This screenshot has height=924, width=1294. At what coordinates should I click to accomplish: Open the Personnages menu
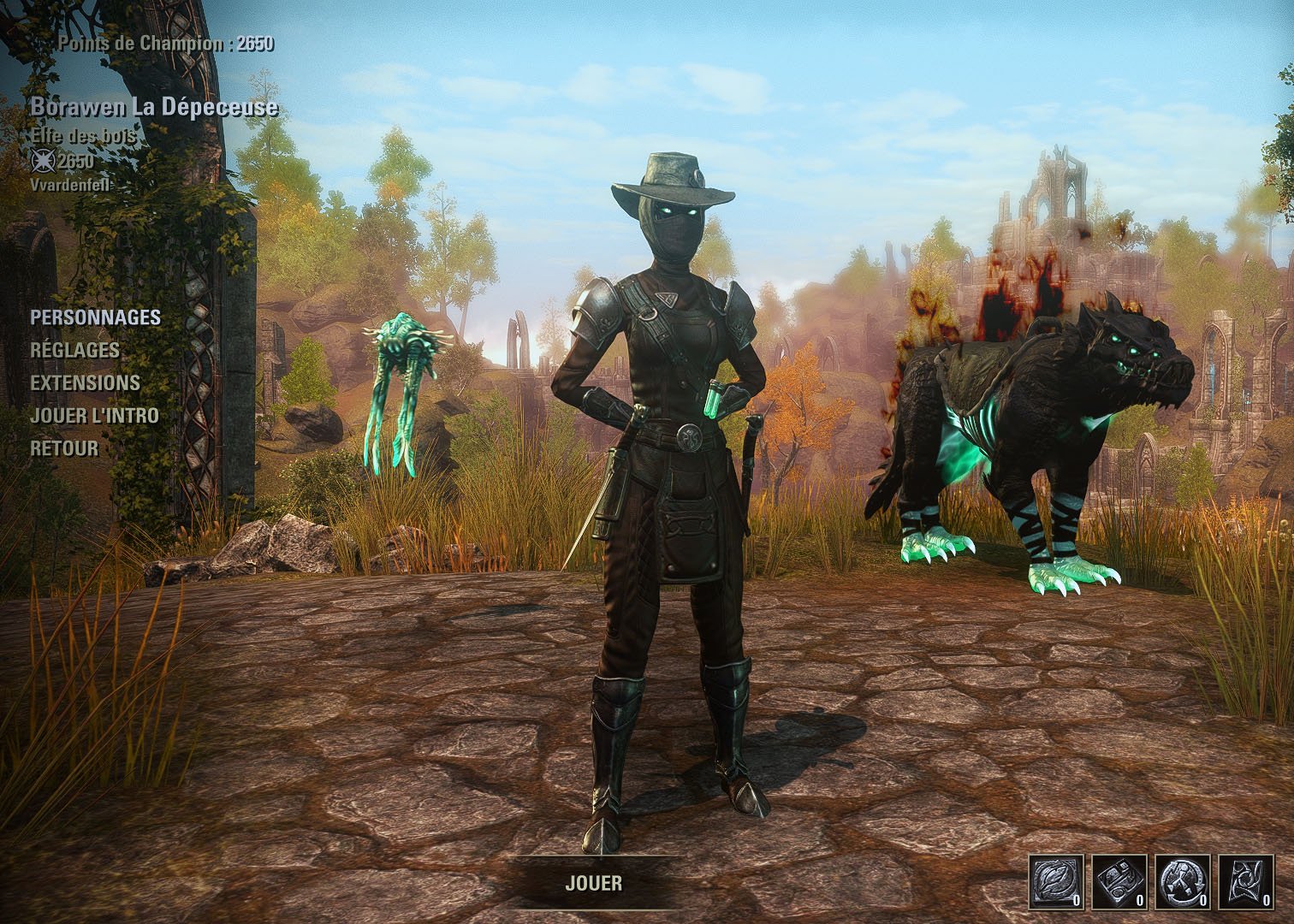point(95,317)
